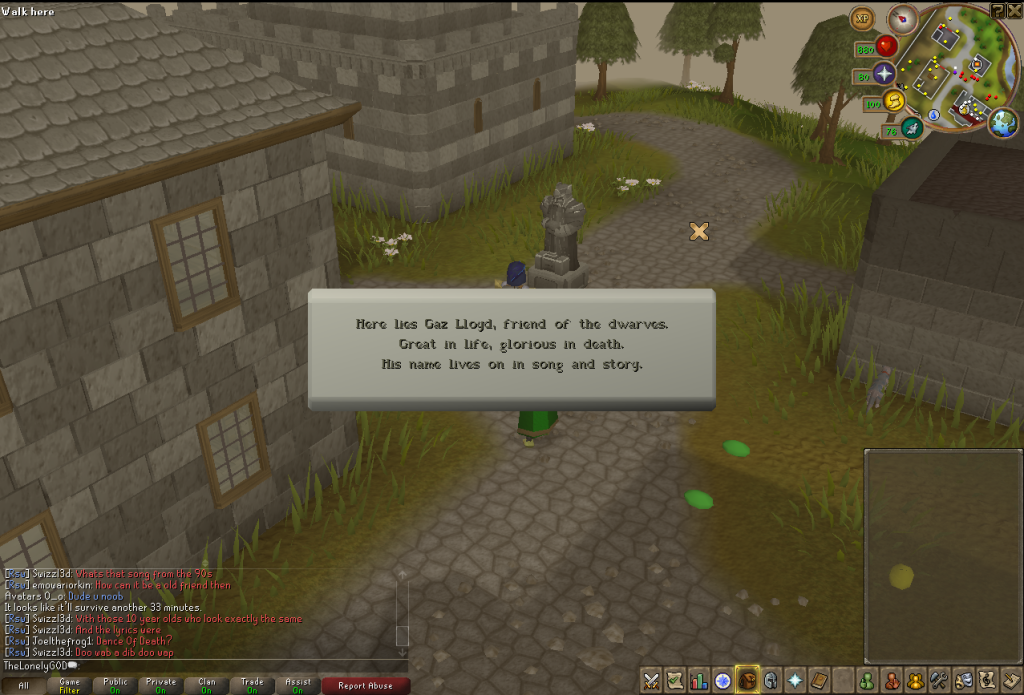Click the red heart constitution orb

pyautogui.click(x=886, y=48)
